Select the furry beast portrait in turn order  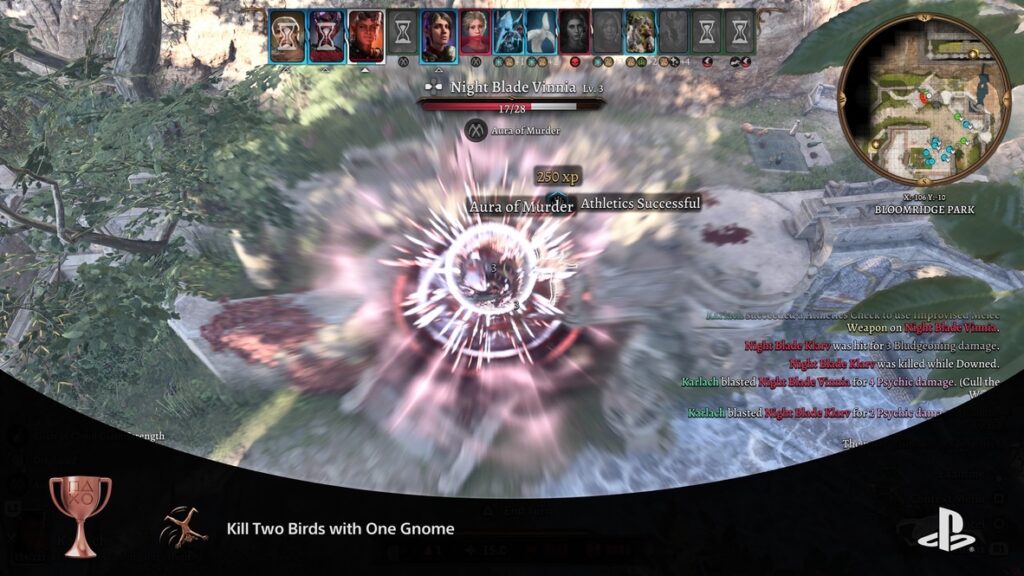tap(640, 37)
